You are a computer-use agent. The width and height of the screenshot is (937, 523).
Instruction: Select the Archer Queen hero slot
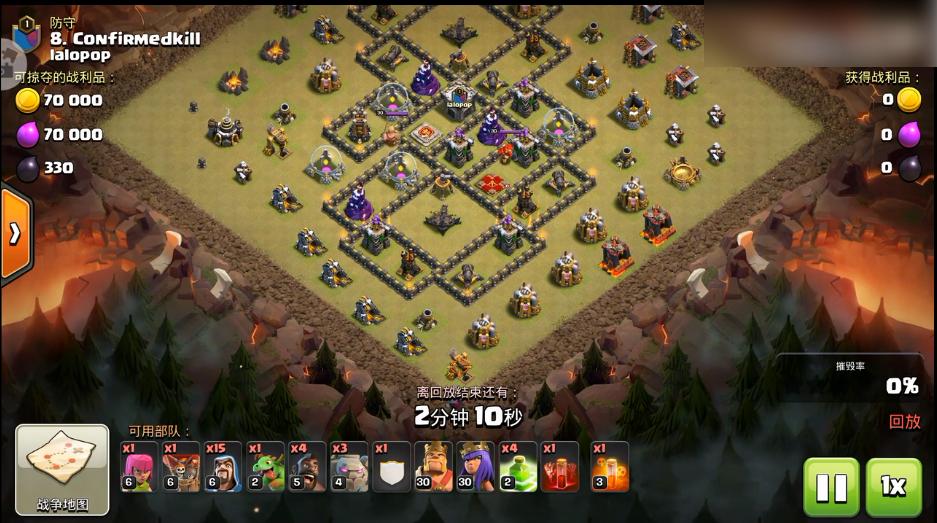476,467
